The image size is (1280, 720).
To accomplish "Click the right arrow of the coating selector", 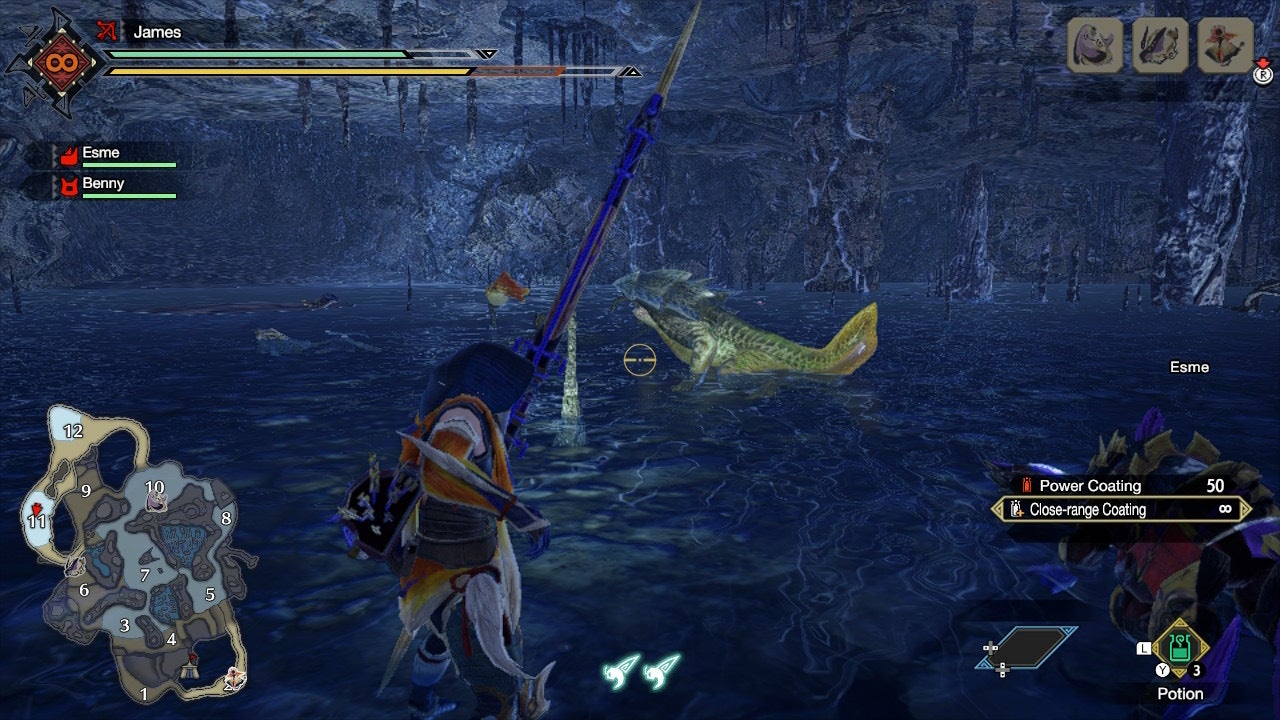I will pyautogui.click(x=1245, y=510).
